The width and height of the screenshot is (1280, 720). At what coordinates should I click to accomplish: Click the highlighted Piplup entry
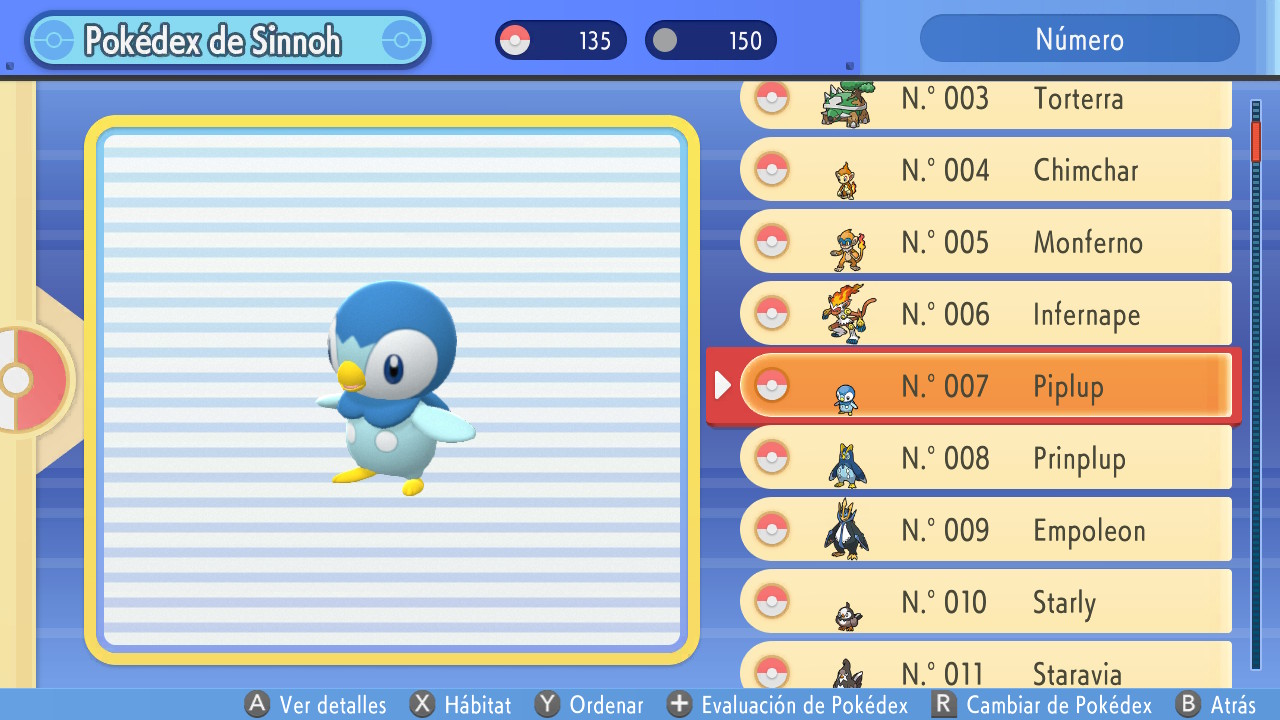tap(985, 386)
